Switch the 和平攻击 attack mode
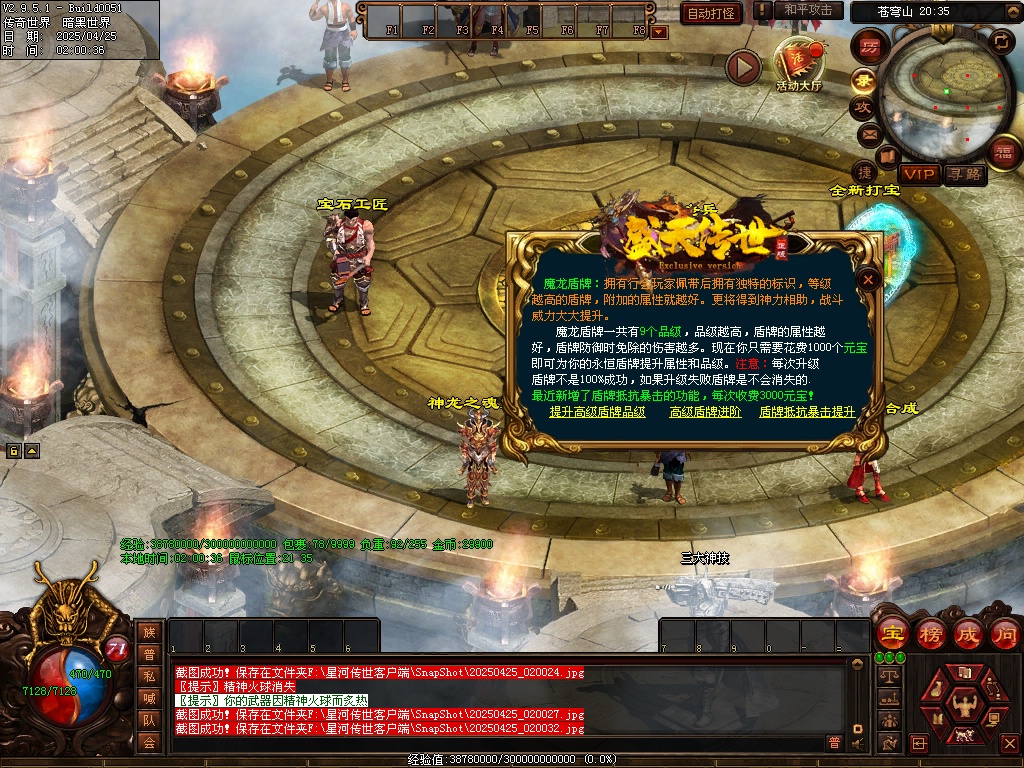The image size is (1024, 768). click(807, 10)
